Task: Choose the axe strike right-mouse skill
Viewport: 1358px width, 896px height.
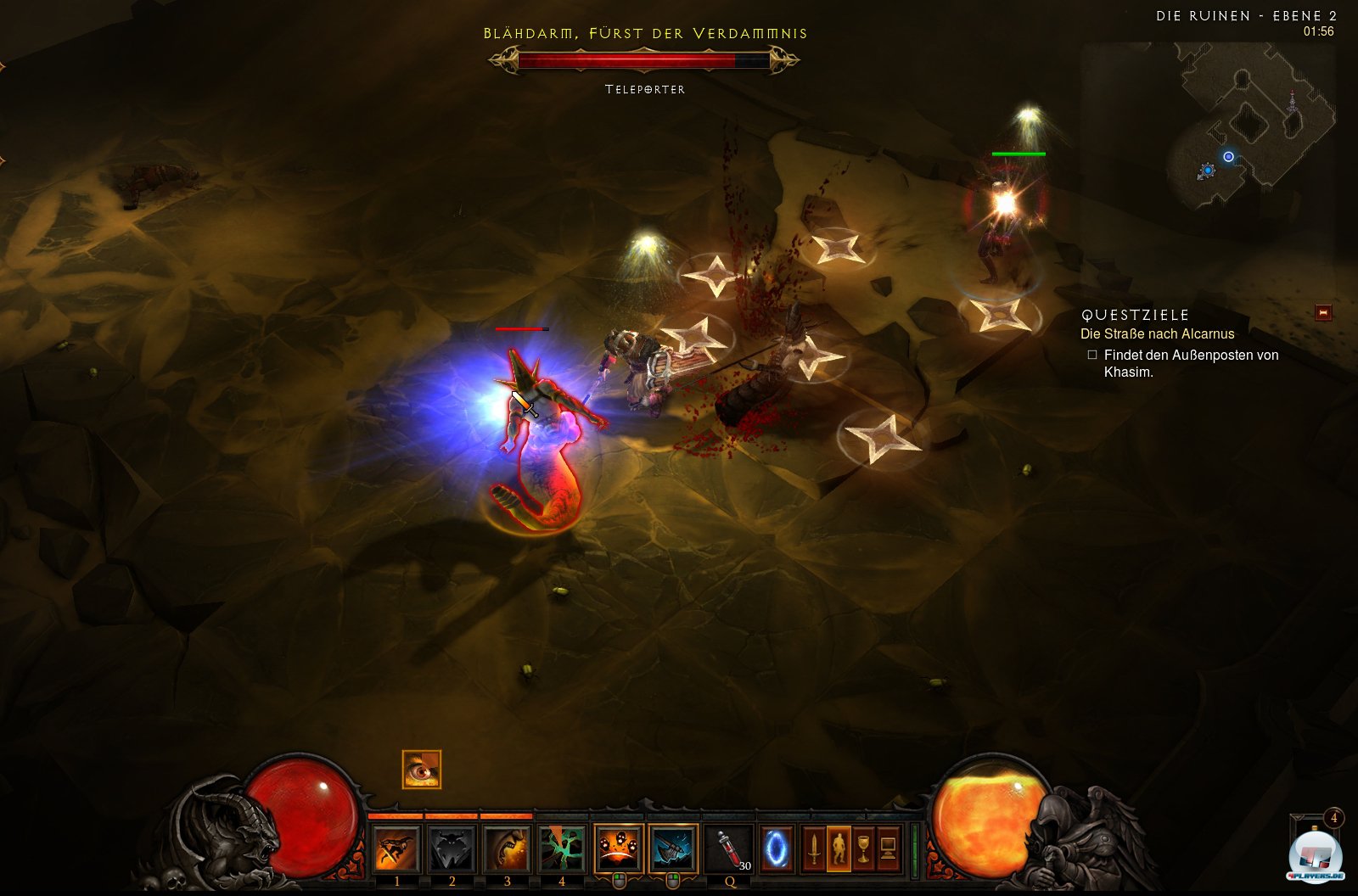Action: tap(673, 848)
